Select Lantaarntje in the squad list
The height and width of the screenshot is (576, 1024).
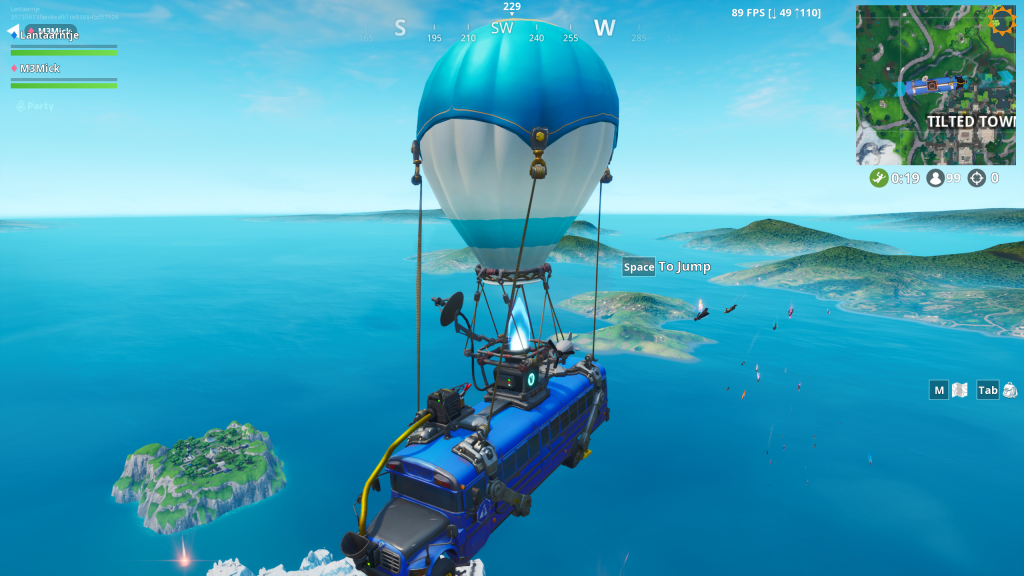tap(48, 35)
